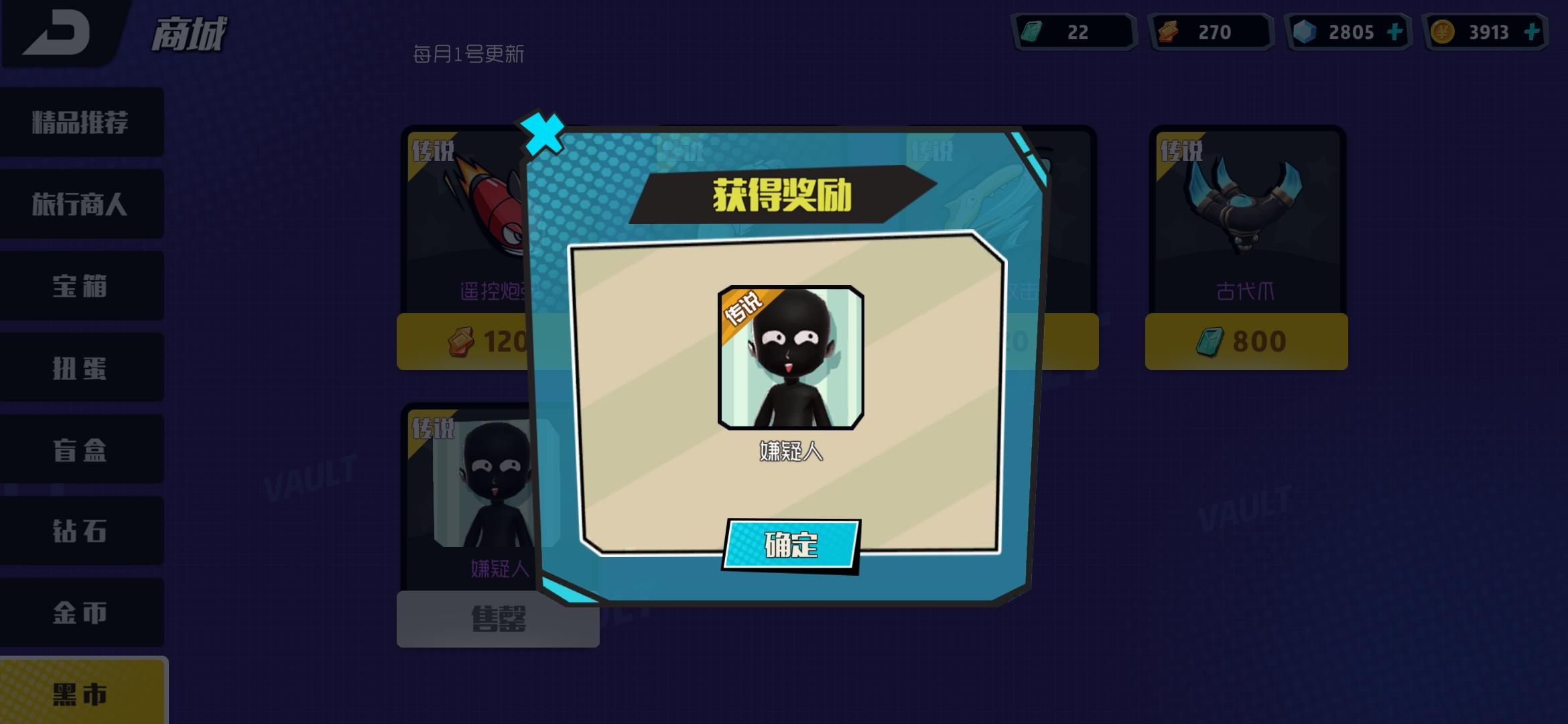The height and width of the screenshot is (724, 1568).
Task: Switch to the 盲盒 tab
Action: pos(82,449)
